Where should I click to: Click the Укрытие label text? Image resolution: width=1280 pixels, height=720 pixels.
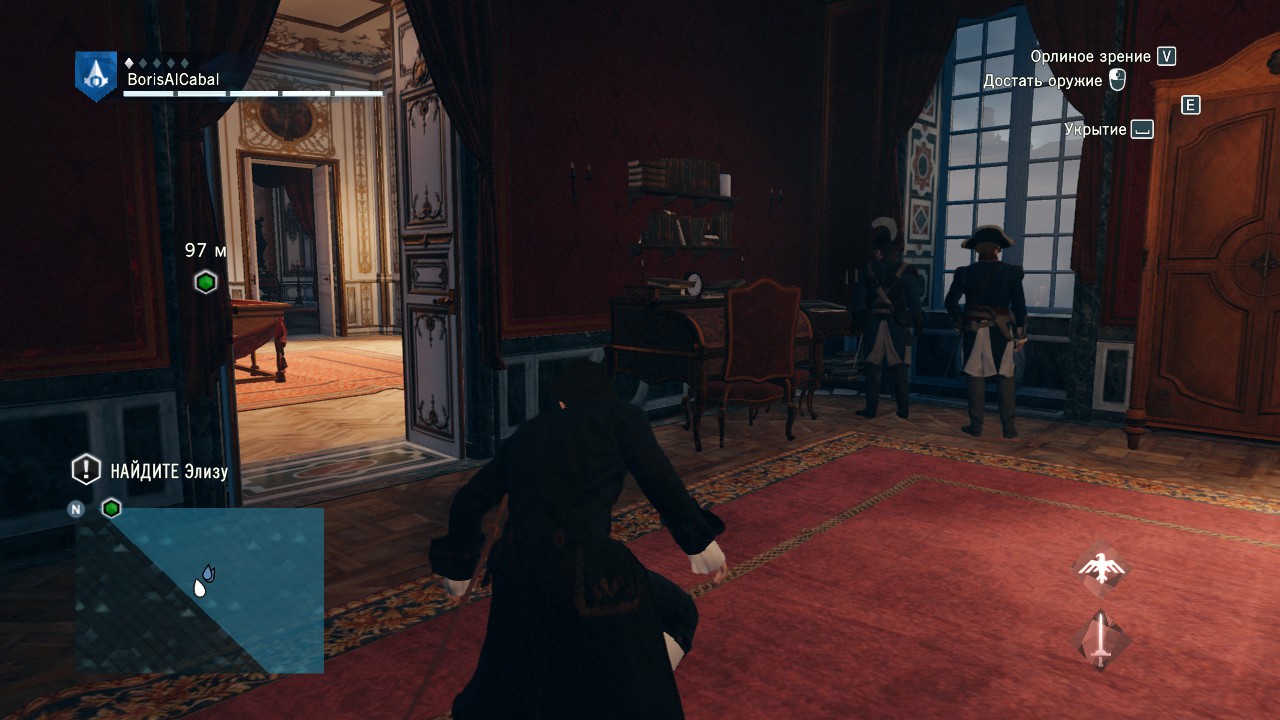1094,129
